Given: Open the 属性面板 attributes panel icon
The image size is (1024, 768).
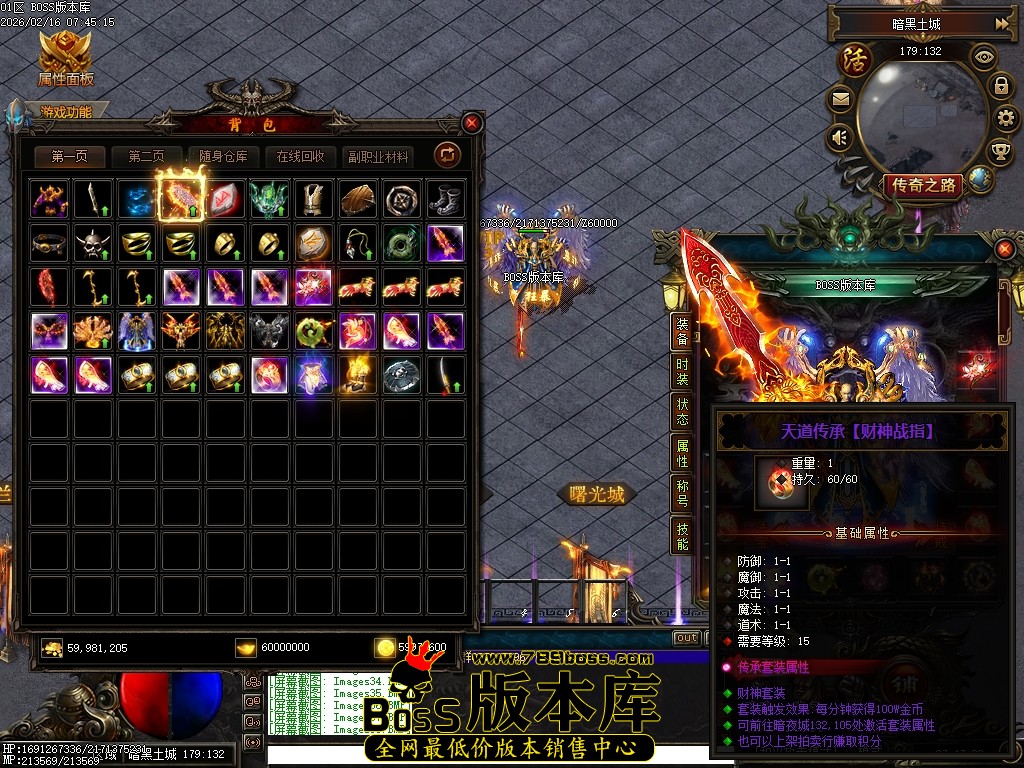Looking at the screenshot, I should tap(65, 58).
